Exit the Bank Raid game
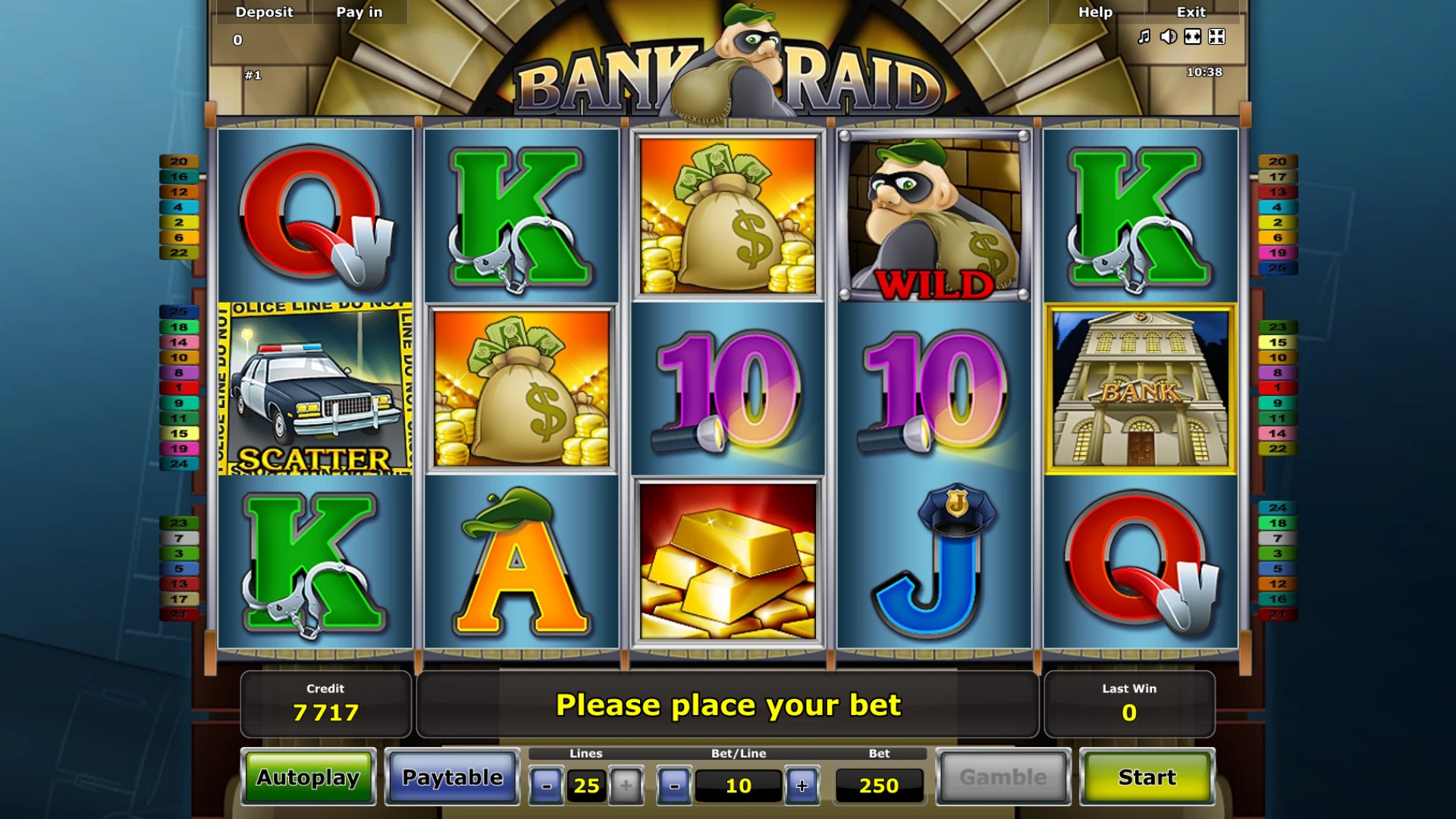The height and width of the screenshot is (819, 1456). coord(1191,12)
